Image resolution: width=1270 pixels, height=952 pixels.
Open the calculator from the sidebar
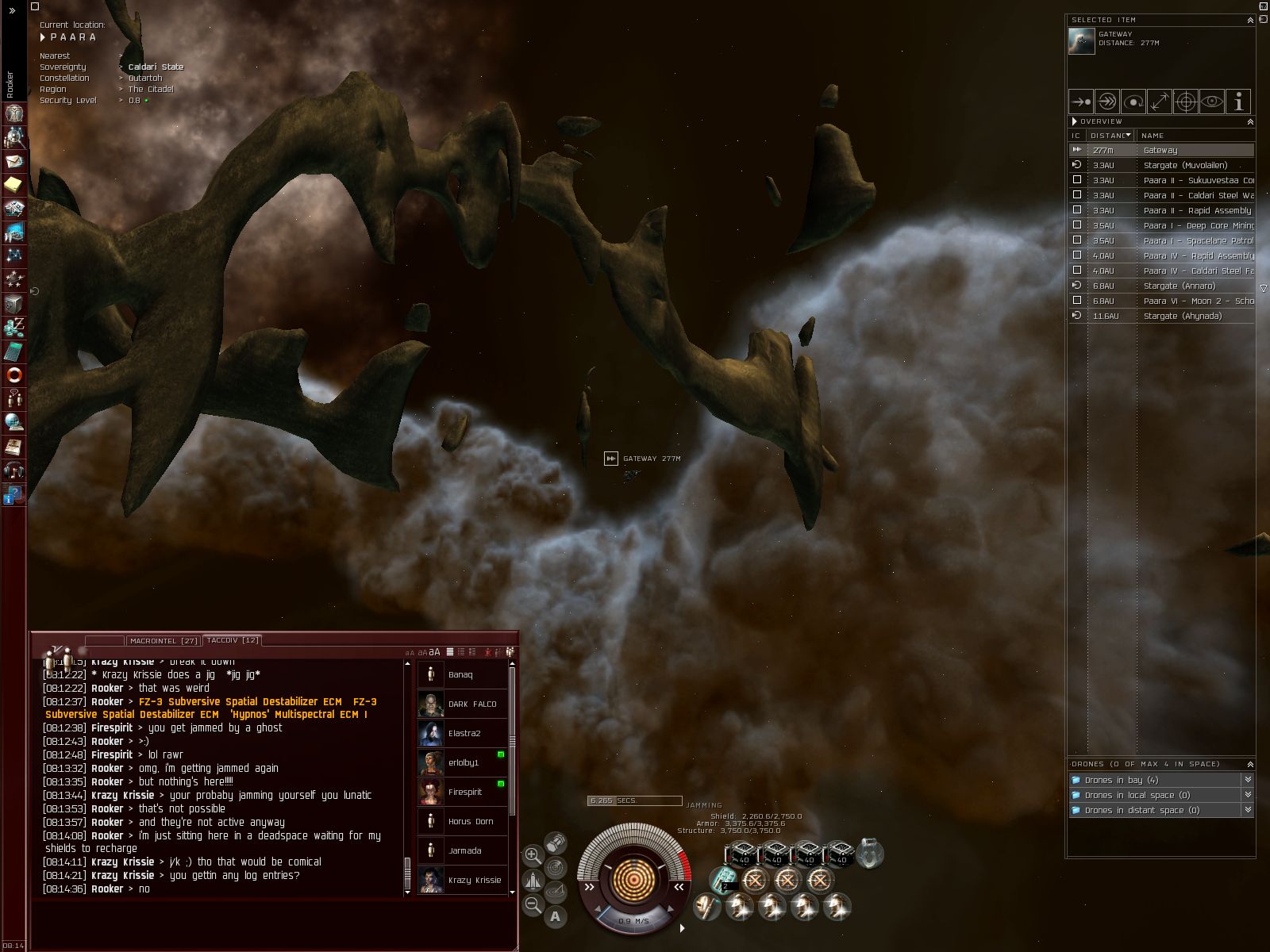(x=13, y=351)
